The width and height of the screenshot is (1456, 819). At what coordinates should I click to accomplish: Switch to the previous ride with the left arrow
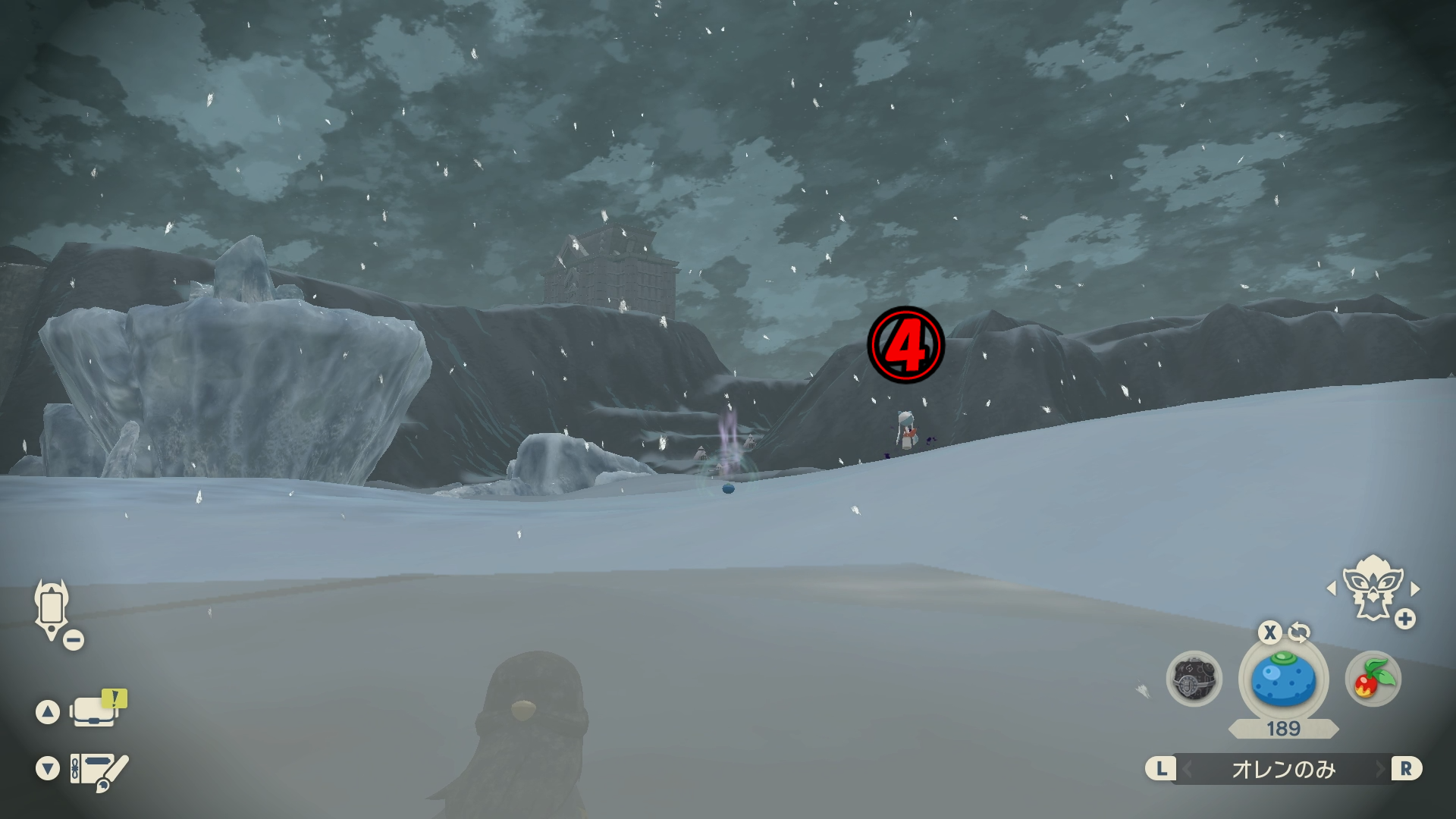(1332, 588)
